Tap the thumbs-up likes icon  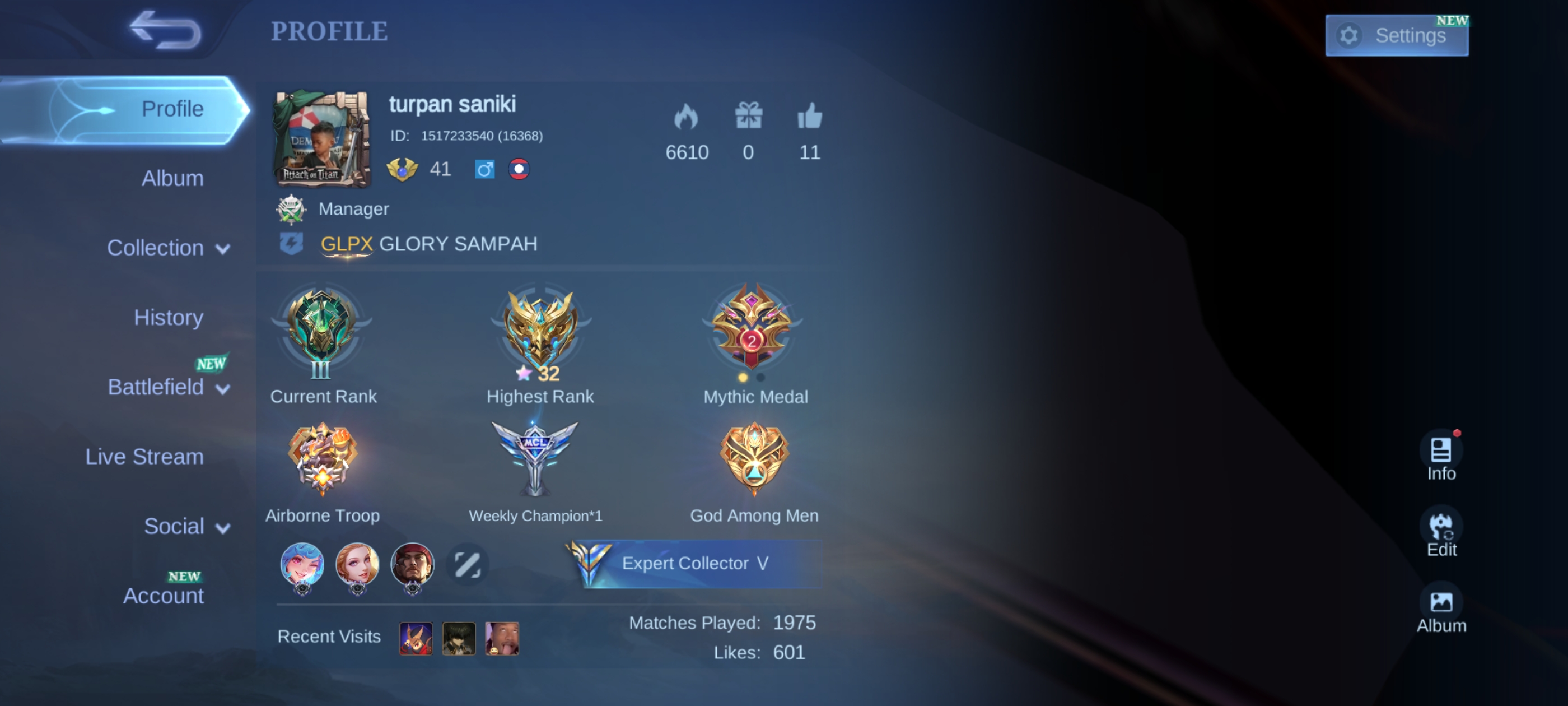pos(810,116)
